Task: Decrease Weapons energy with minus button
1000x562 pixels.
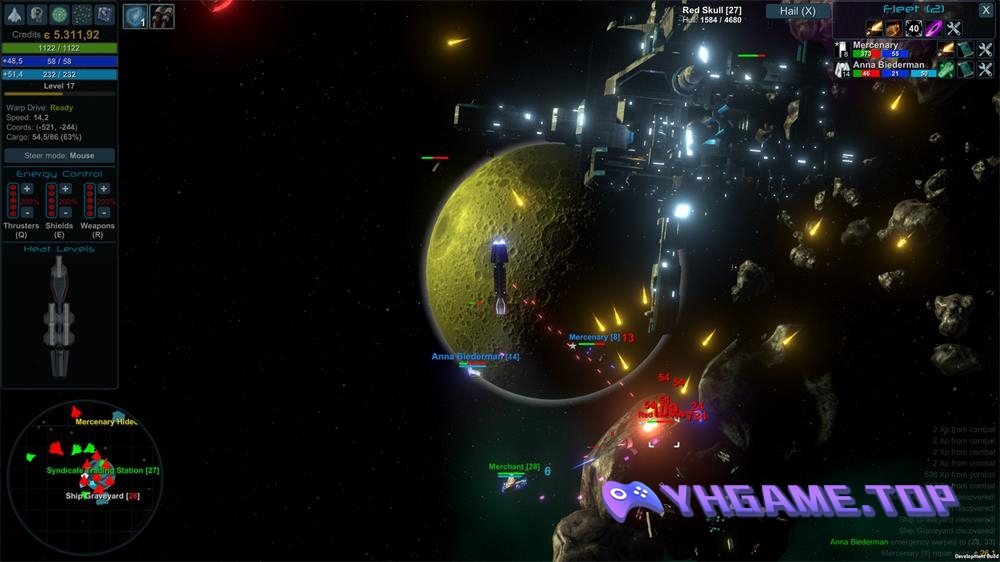Action: [x=103, y=212]
